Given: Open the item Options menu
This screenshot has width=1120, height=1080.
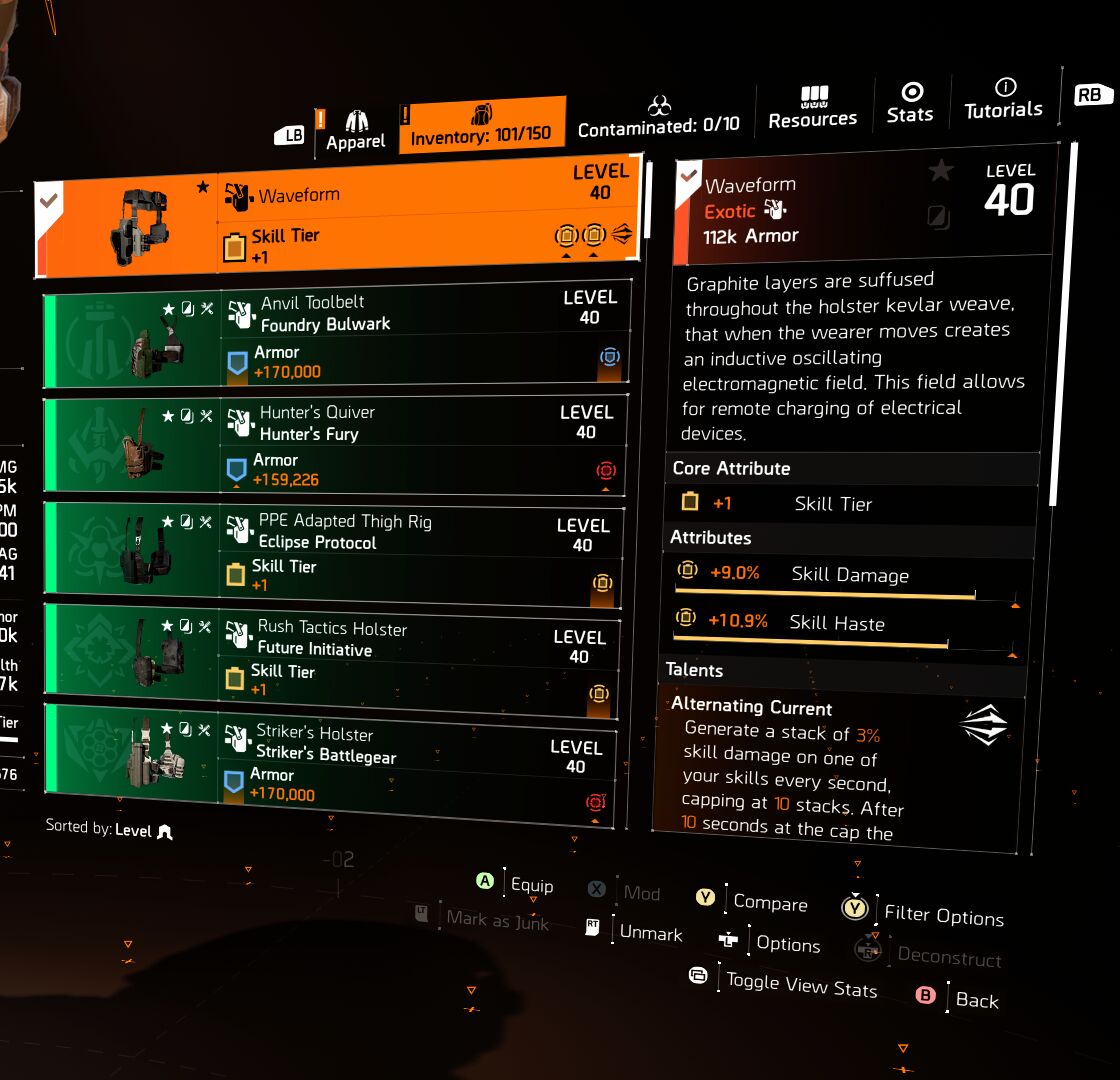Looking at the screenshot, I should click(x=787, y=944).
